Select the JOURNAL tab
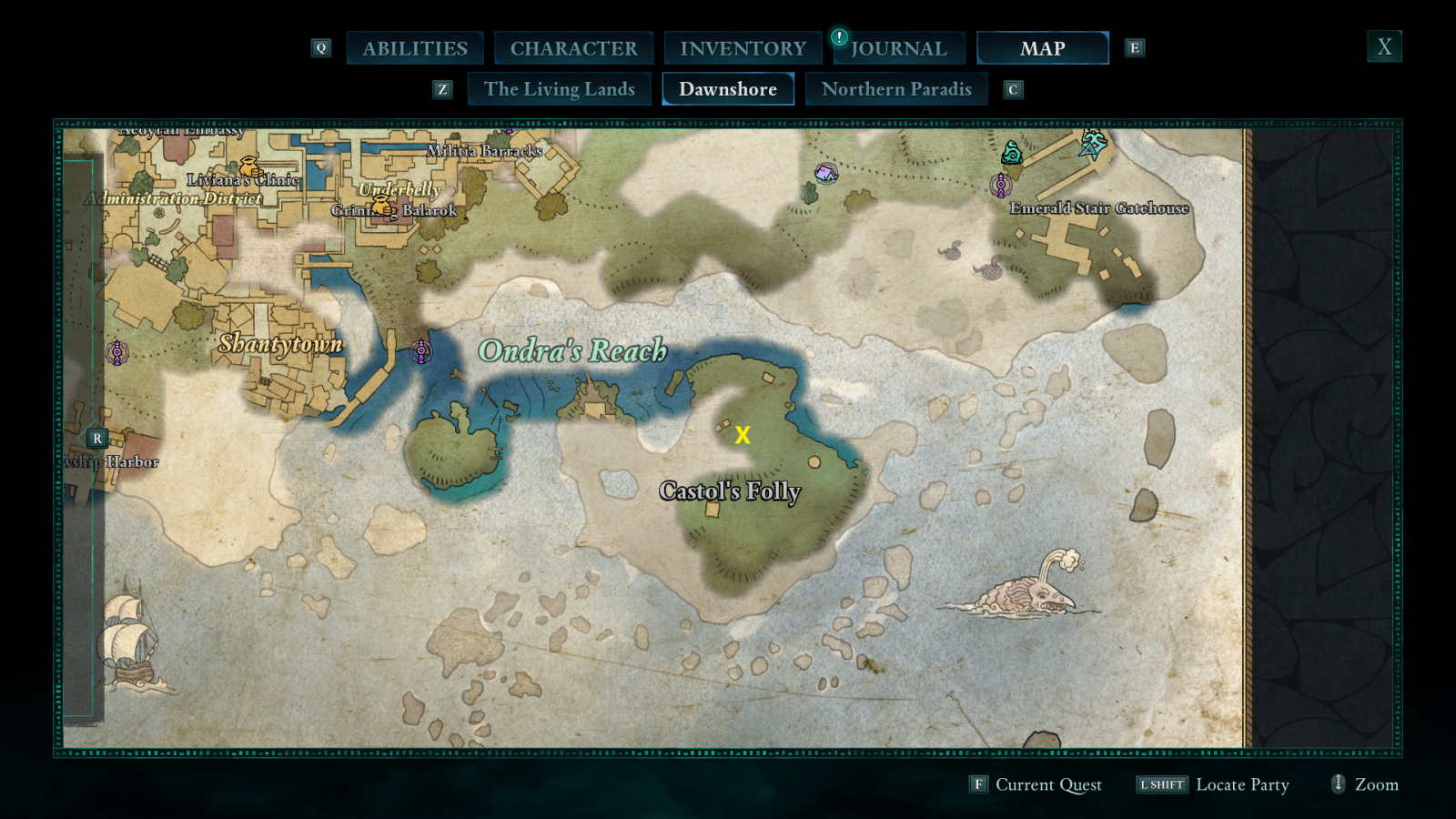This screenshot has width=1456, height=819. click(x=899, y=47)
